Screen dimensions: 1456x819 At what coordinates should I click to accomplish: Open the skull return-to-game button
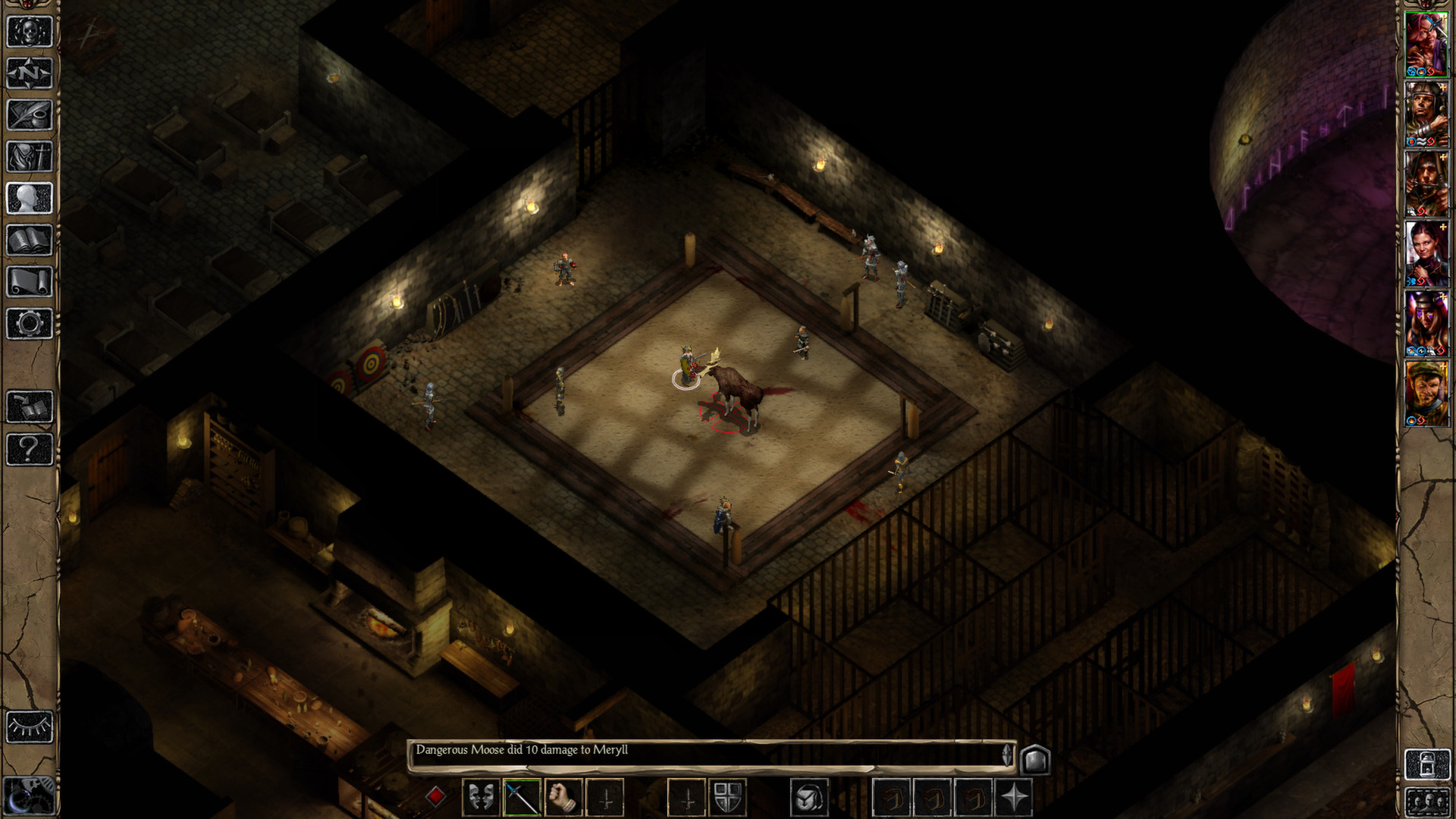coord(30,32)
